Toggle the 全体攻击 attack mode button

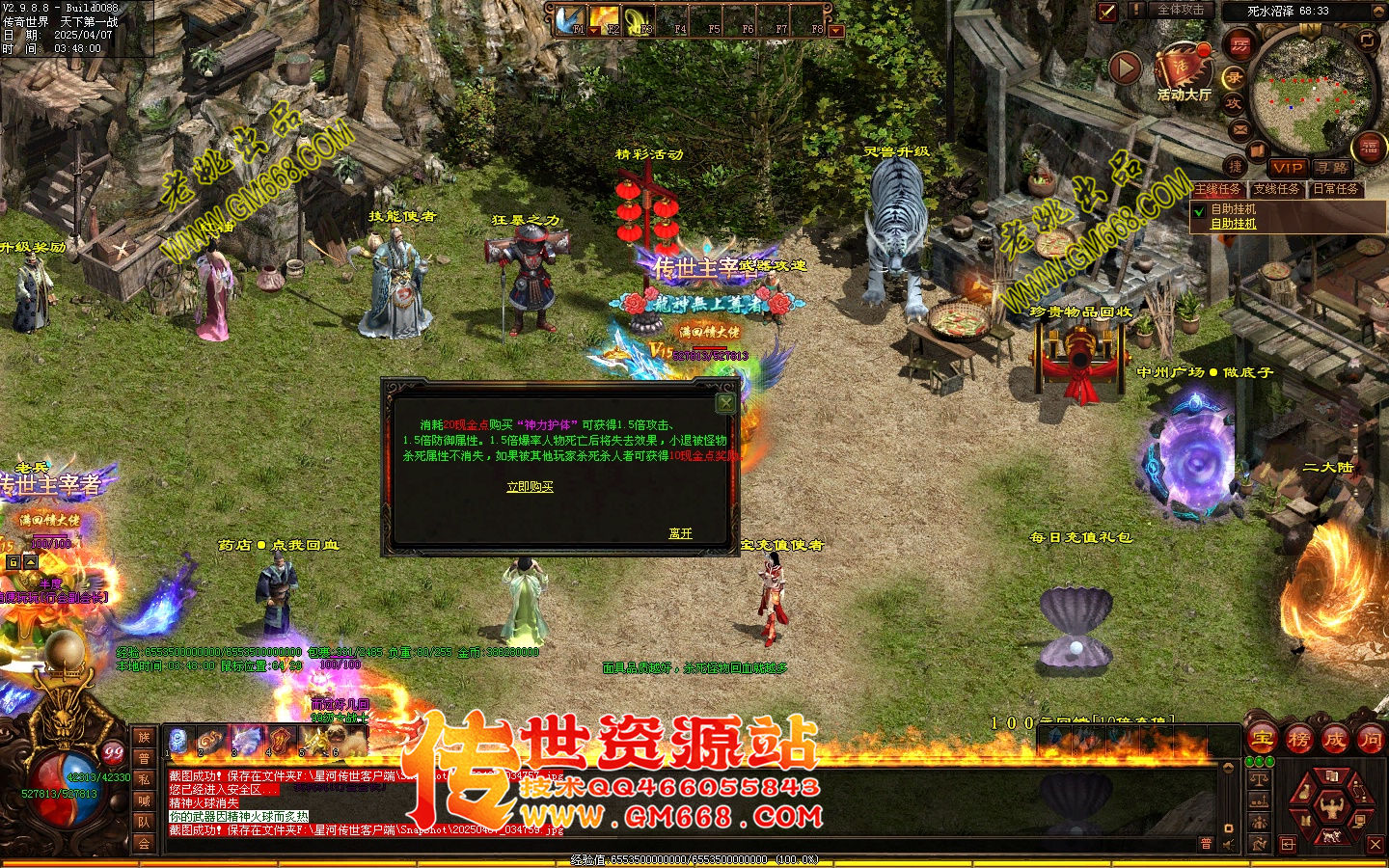point(1180,10)
